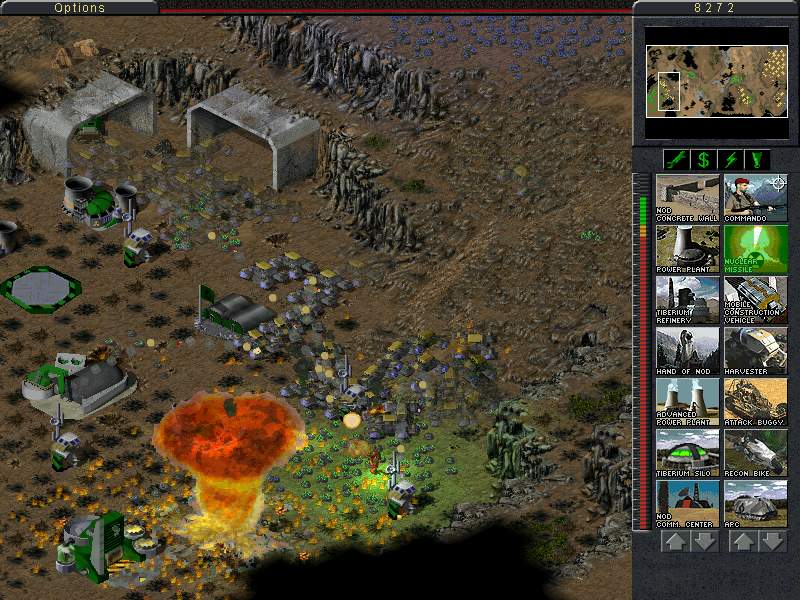Train a Commando unit
This screenshot has height=600, width=800.
click(x=755, y=198)
